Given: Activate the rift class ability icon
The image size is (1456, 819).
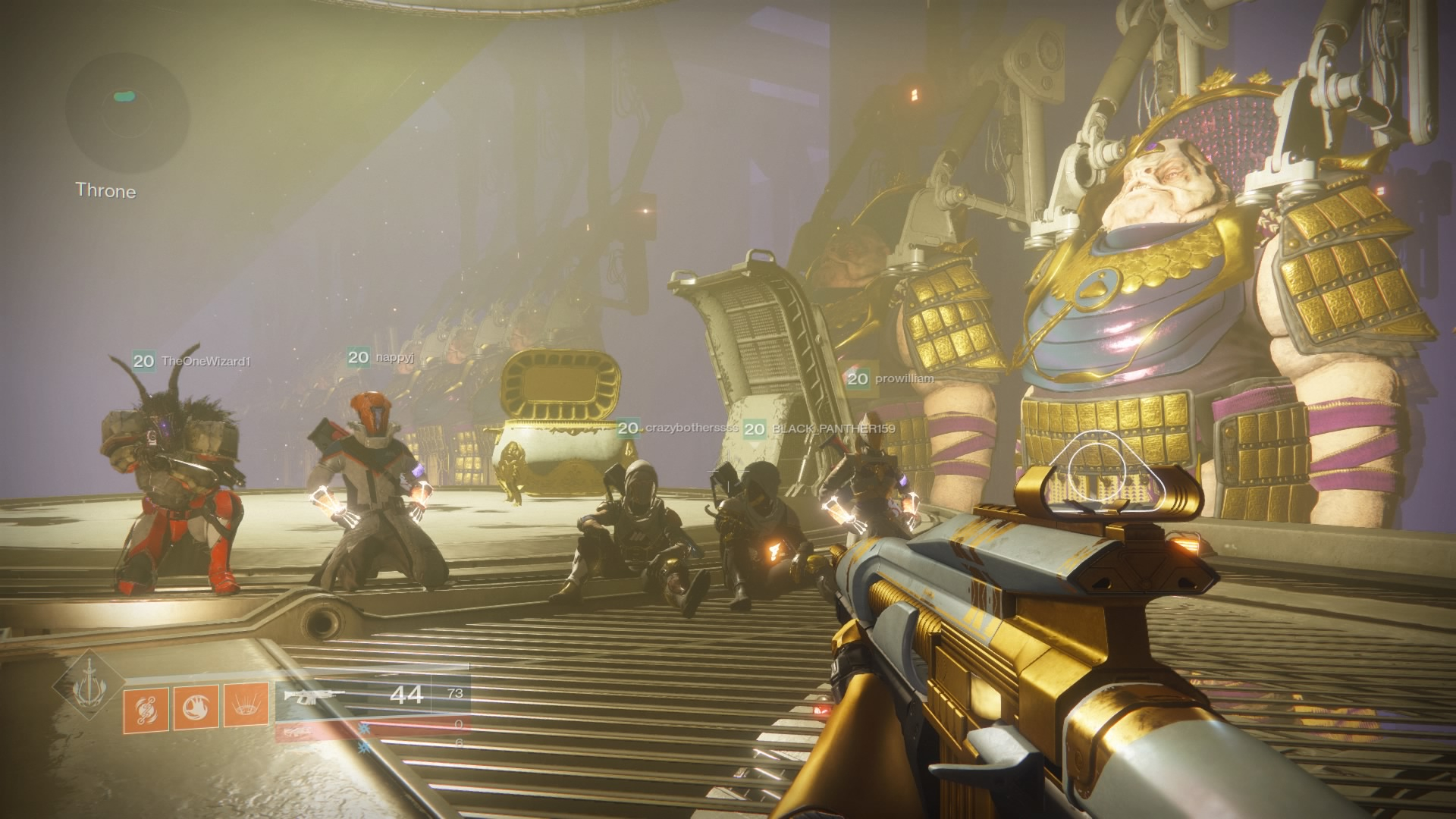Looking at the screenshot, I should click(x=246, y=706).
